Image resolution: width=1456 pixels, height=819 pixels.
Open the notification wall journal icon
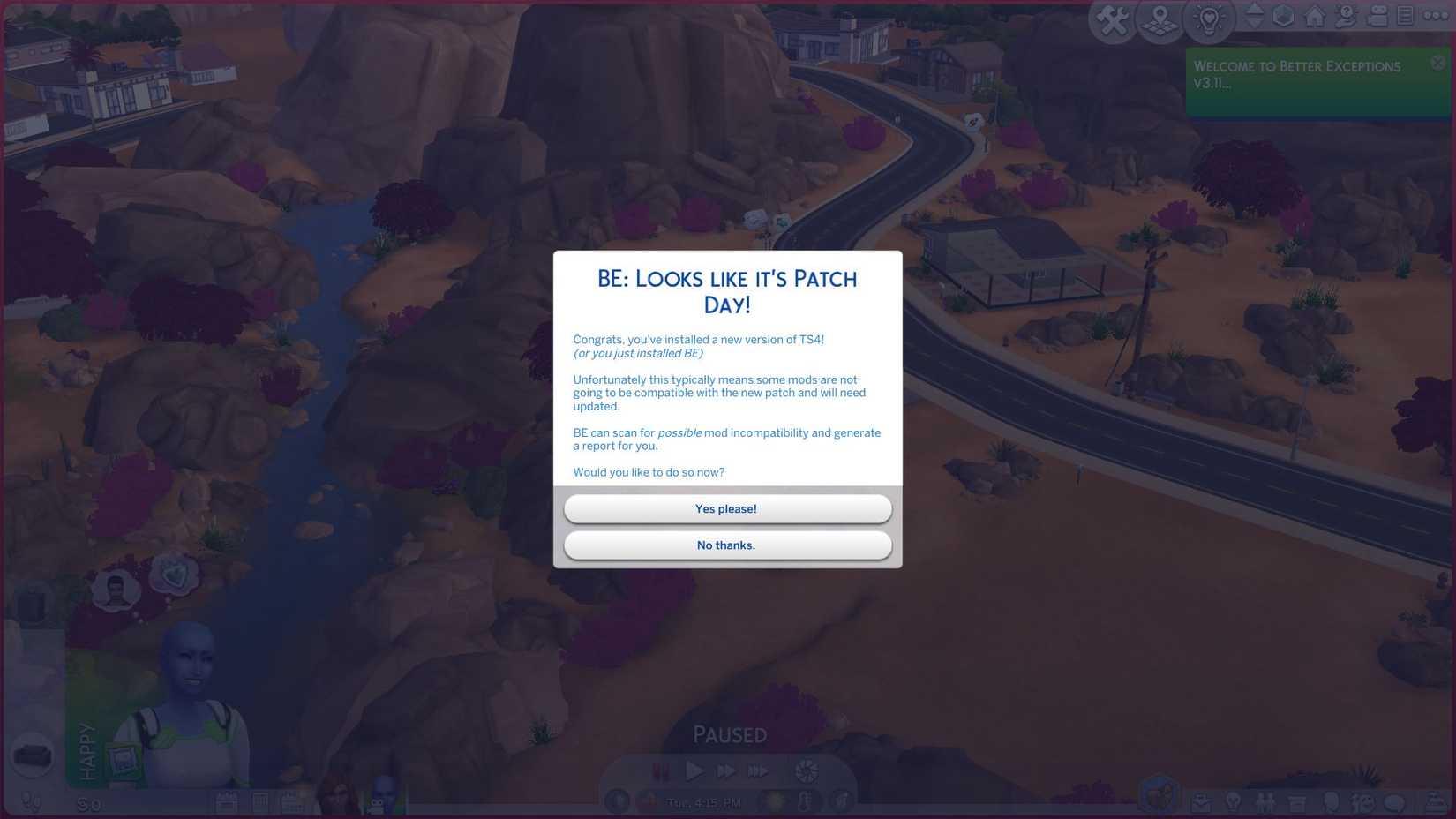tap(1406, 16)
